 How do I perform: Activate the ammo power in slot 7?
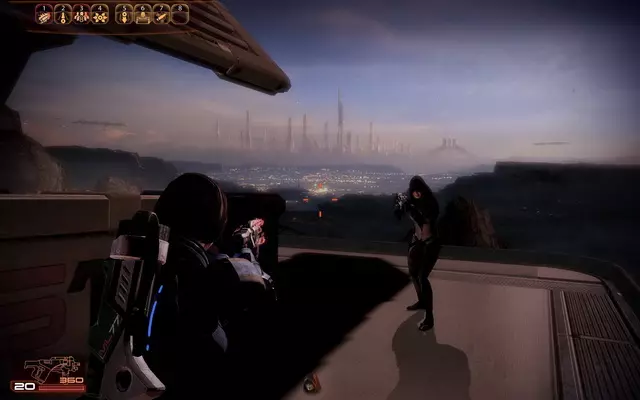point(161,14)
